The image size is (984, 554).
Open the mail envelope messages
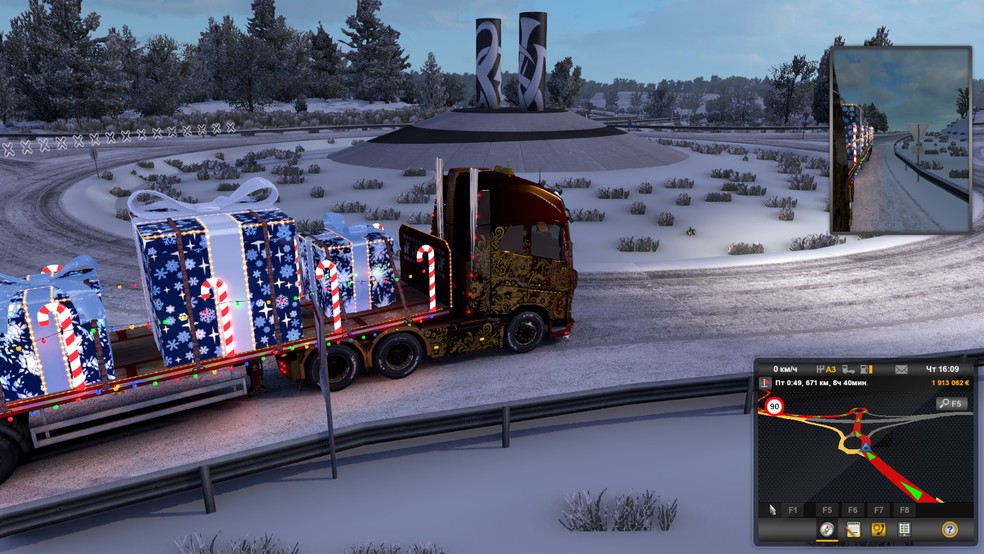(901, 369)
